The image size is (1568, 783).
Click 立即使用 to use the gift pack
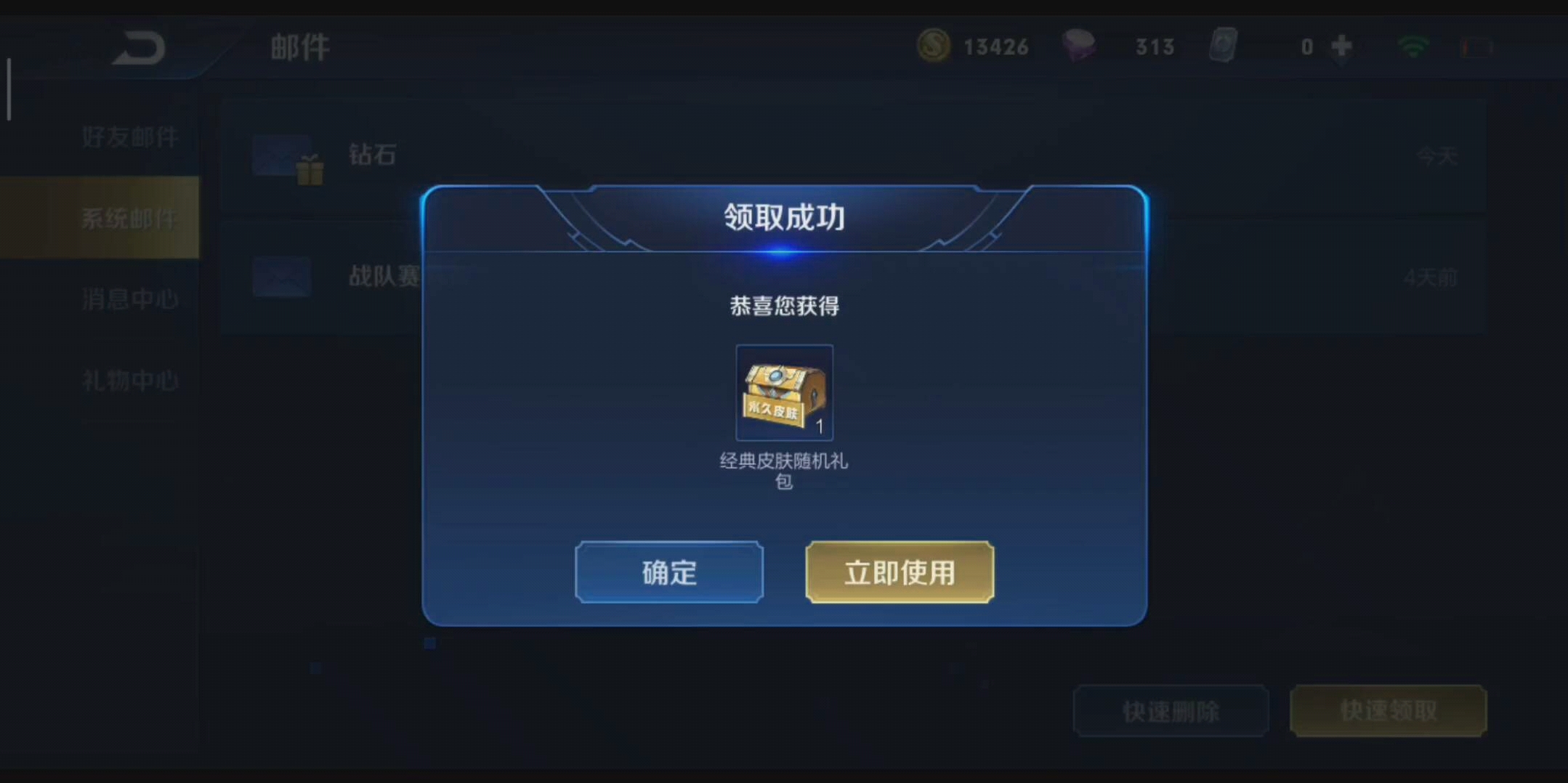[900, 572]
